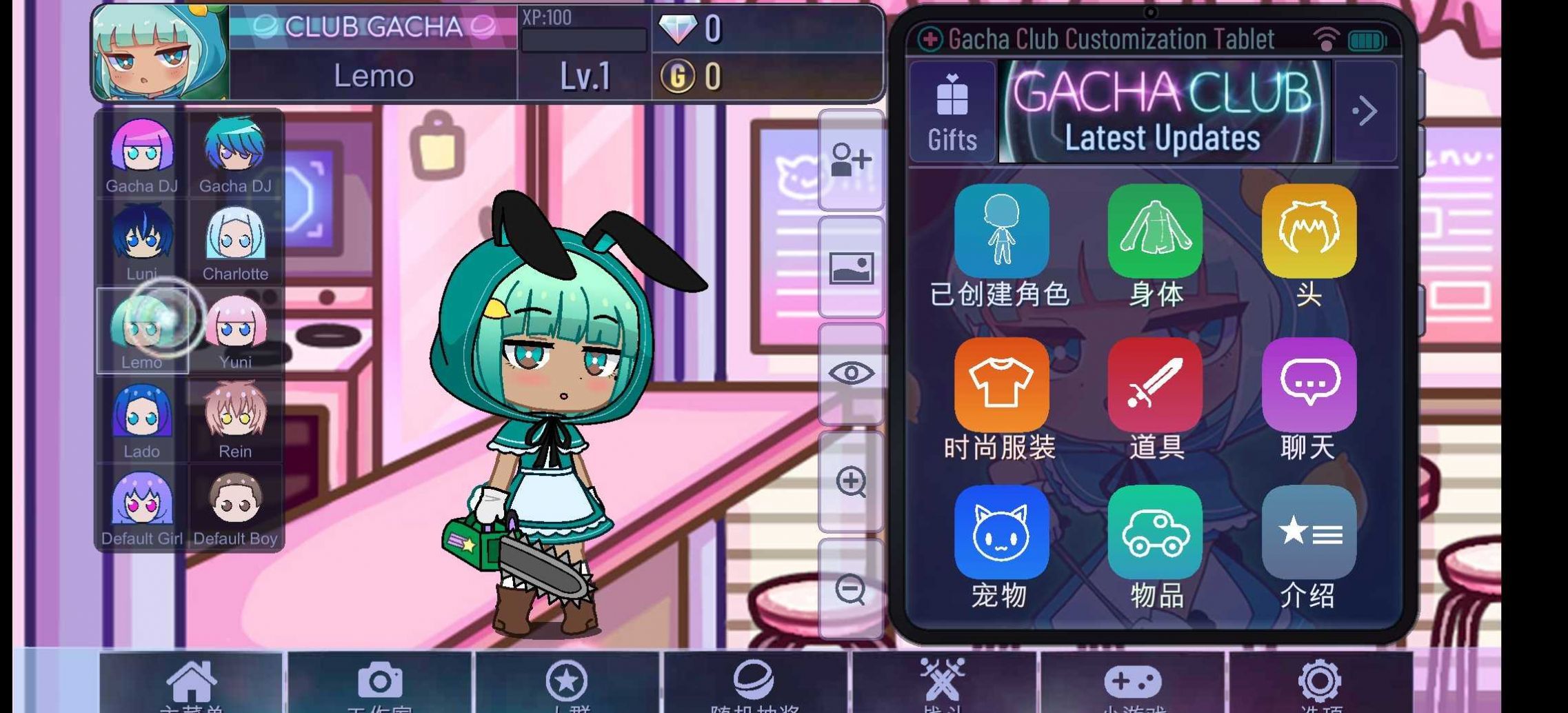
Task: Open the Gifts panel
Action: point(952,113)
